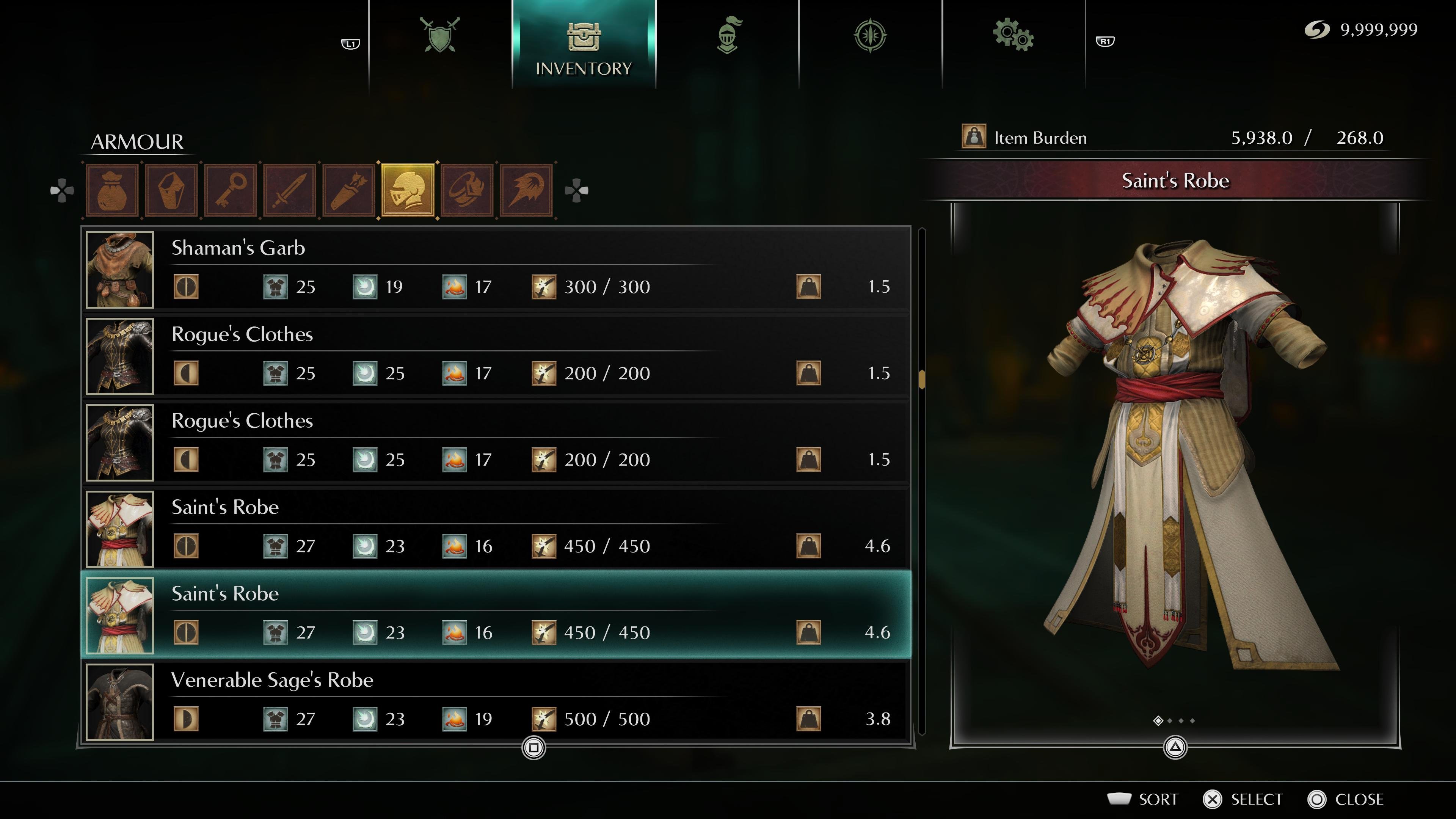Show the pouch consumables category
Image resolution: width=1456 pixels, height=819 pixels.
click(x=112, y=190)
